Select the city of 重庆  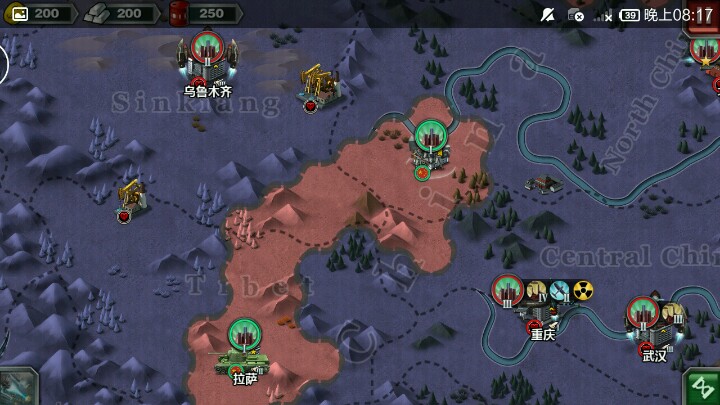click(510, 292)
